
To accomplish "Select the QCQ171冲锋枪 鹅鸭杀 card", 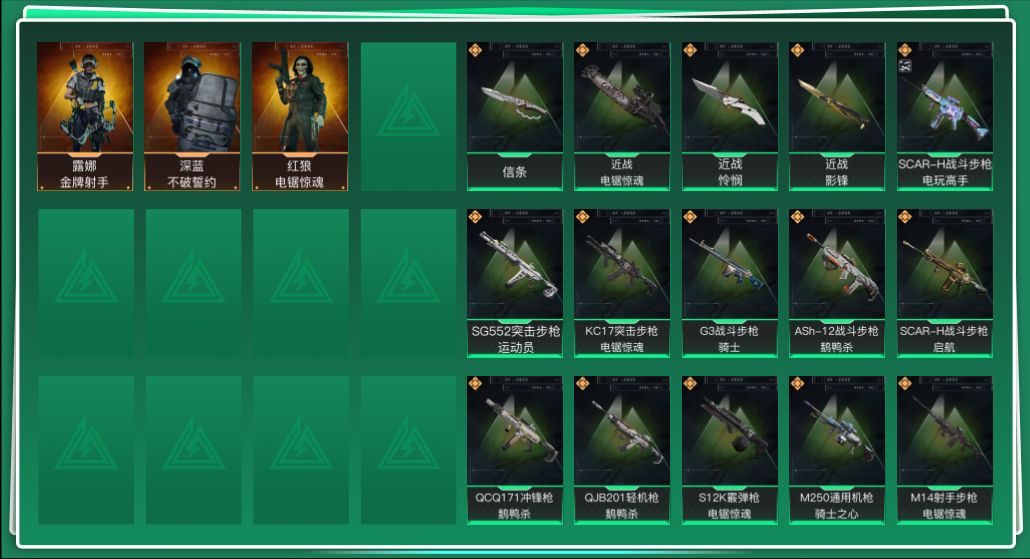I will pos(514,450).
